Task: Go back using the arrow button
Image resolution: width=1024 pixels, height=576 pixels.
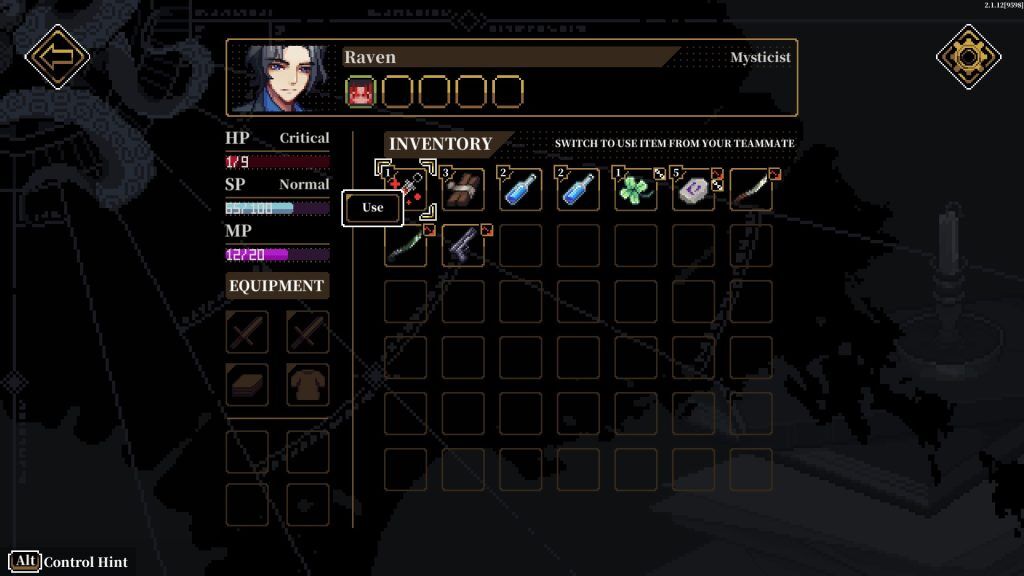Action: 57,57
